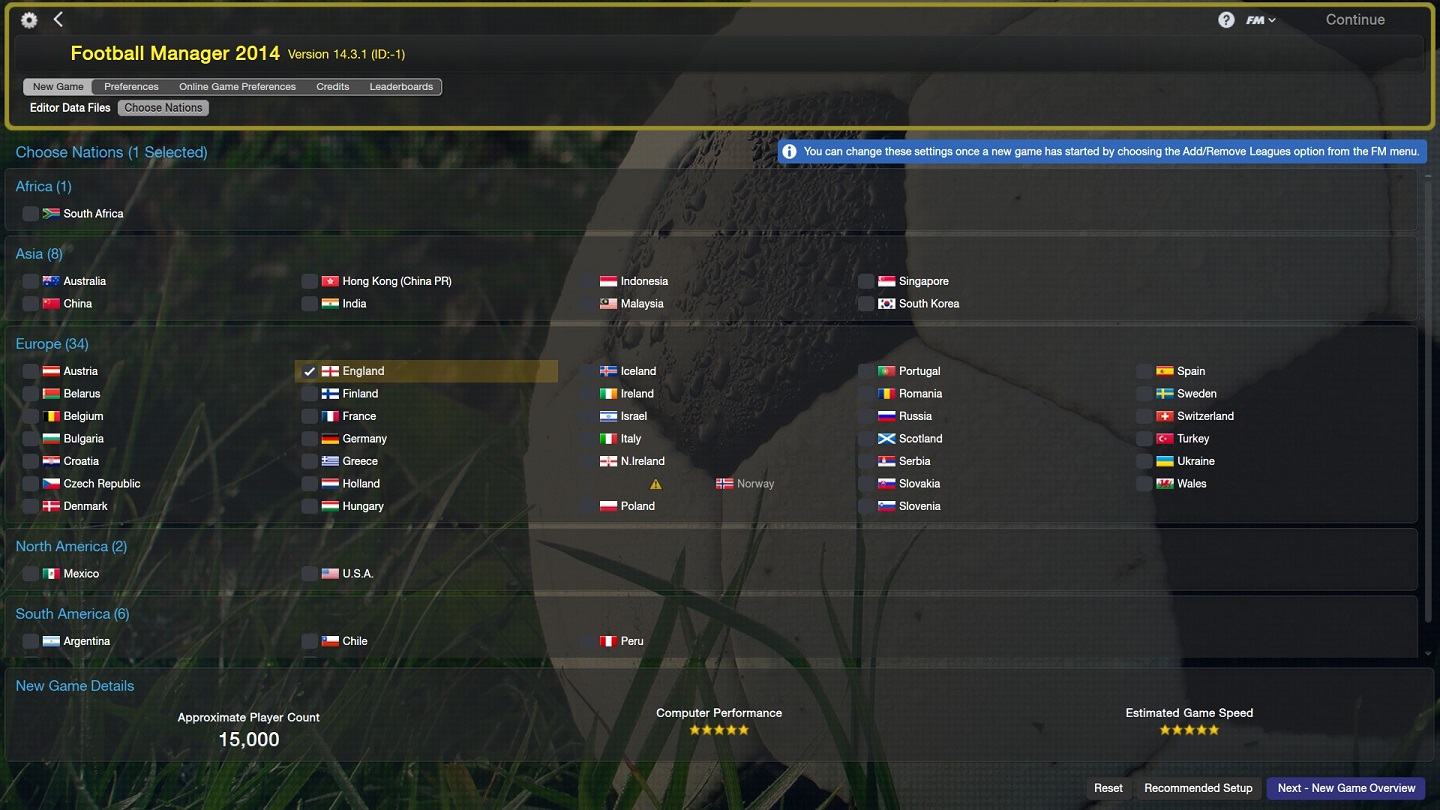Select Editor Data Files option
Screen dimensions: 1440x810
[70, 108]
